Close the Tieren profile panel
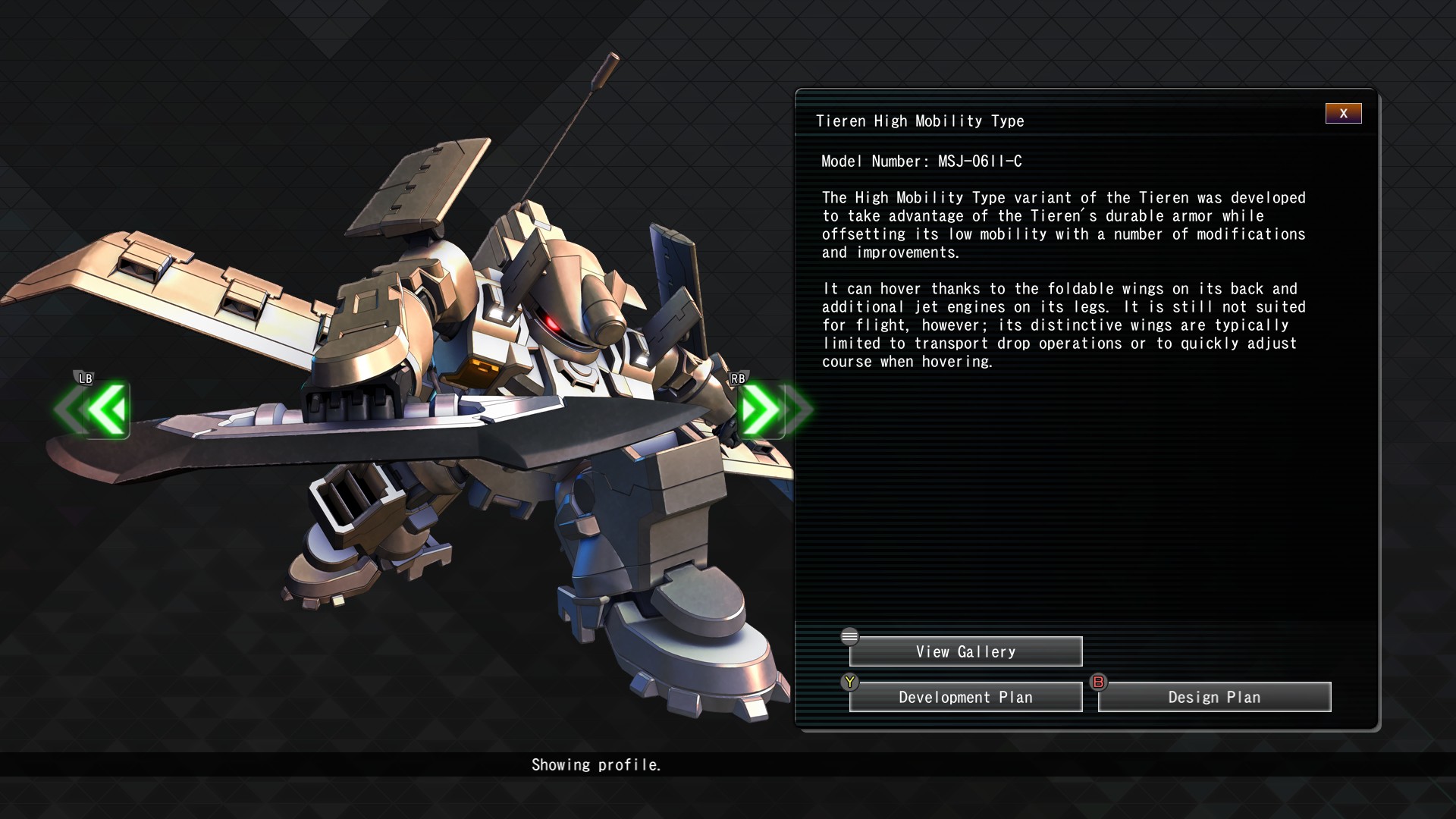 point(1343,114)
